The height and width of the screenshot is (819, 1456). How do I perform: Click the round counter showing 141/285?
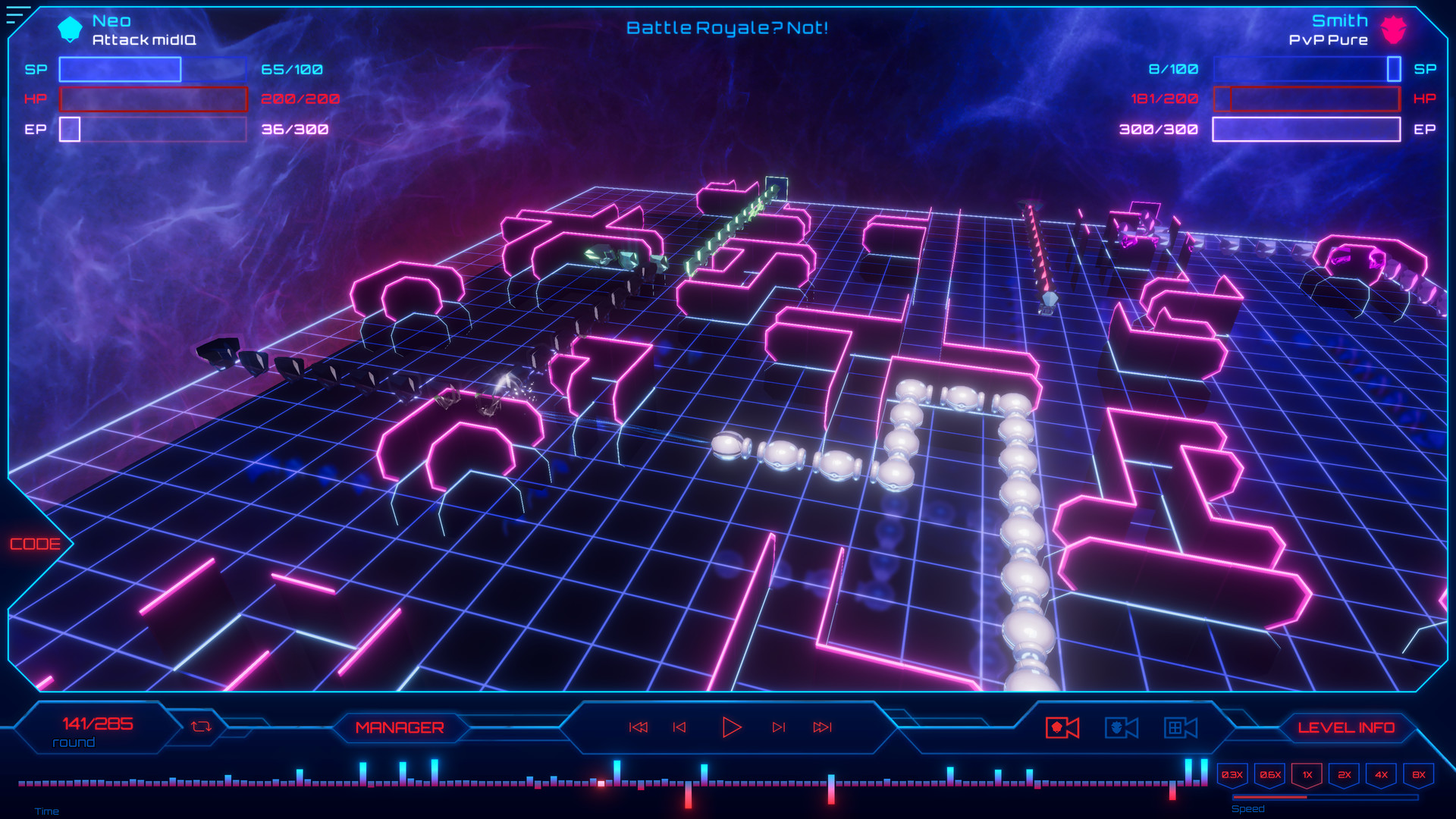click(98, 723)
